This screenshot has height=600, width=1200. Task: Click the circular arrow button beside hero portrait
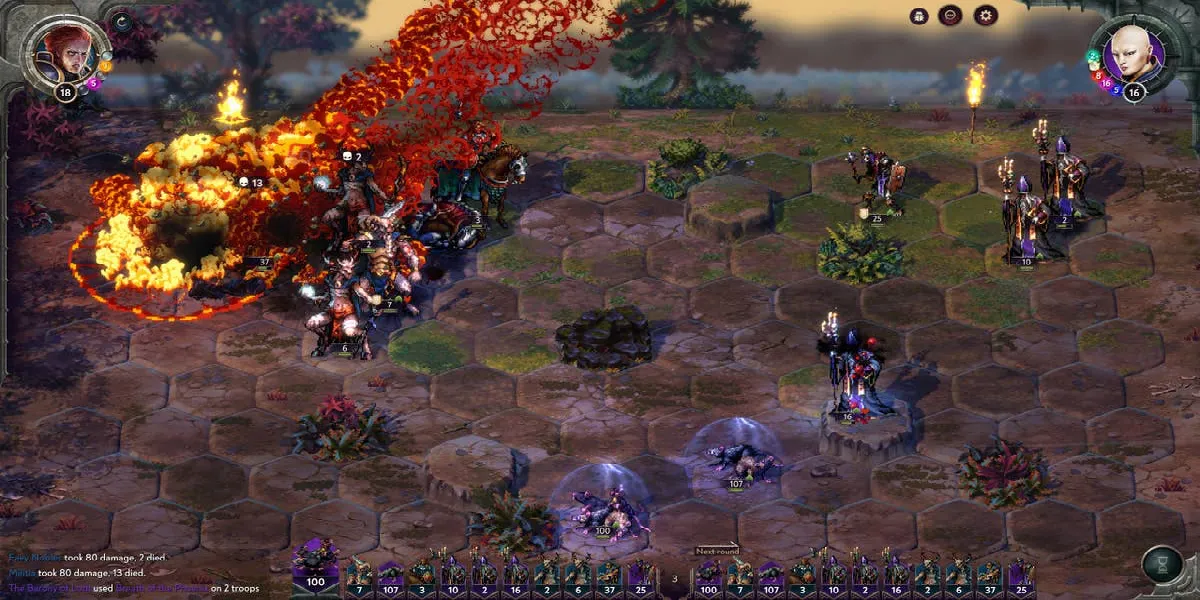[x=123, y=21]
